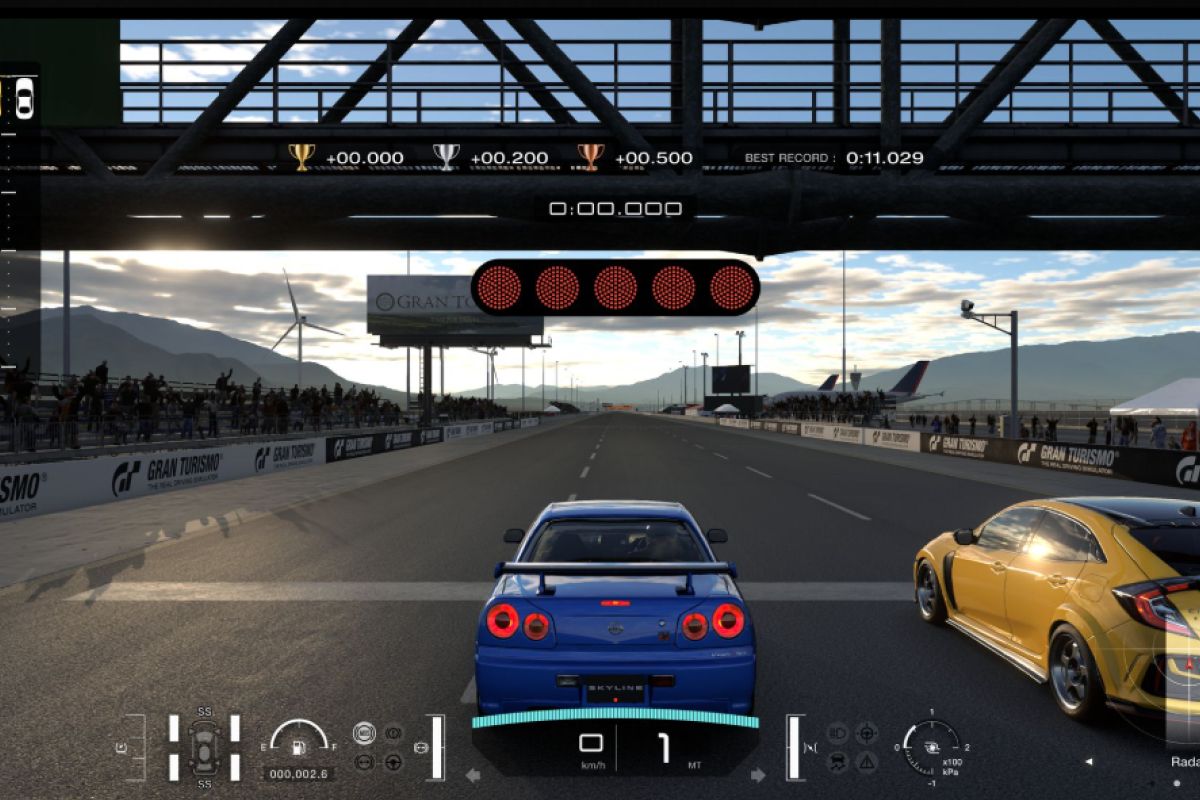Click the hazard warning triangle icon
1200x800 pixels.
pyautogui.click(x=866, y=762)
